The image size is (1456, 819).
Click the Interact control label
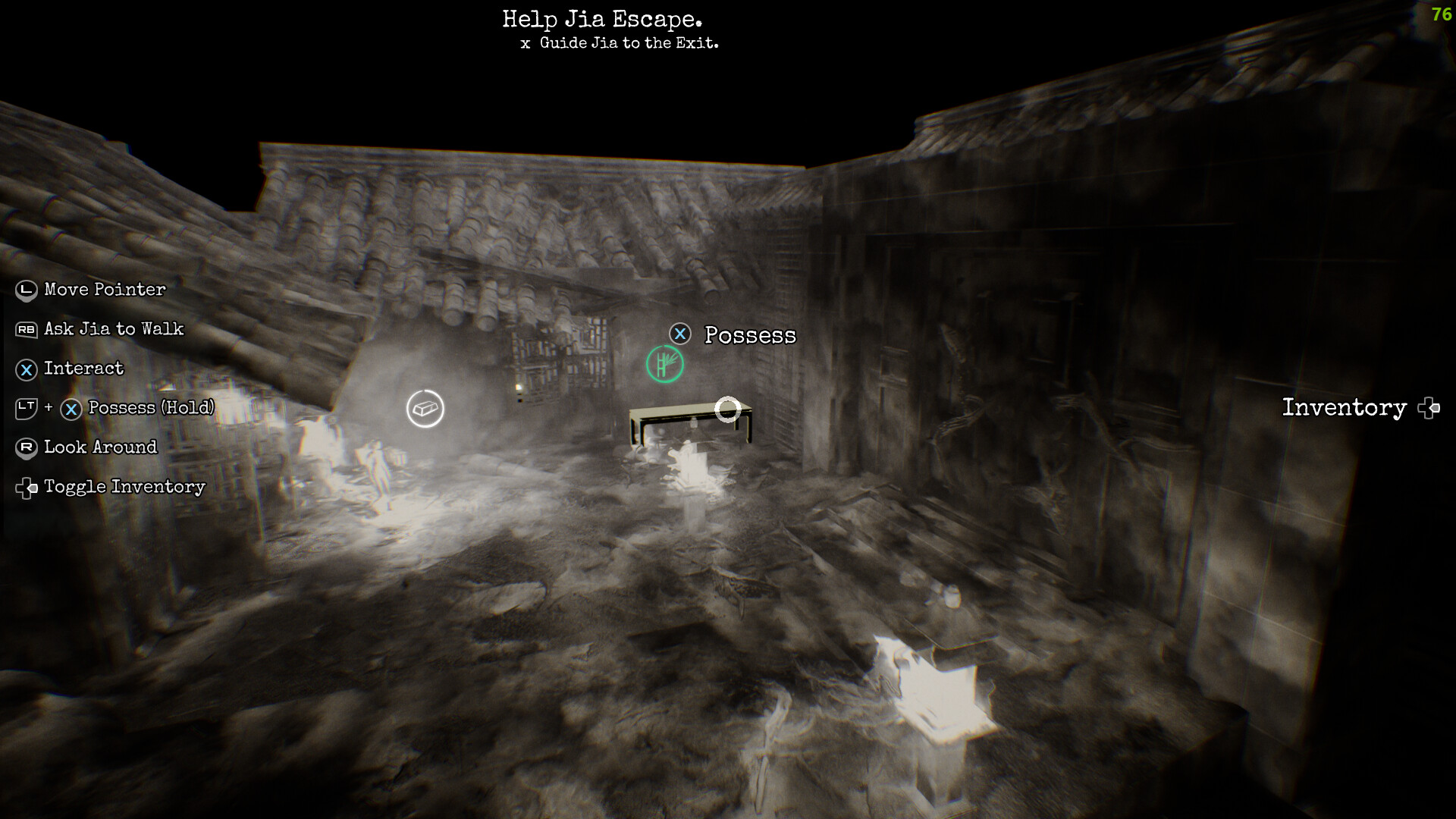point(83,369)
